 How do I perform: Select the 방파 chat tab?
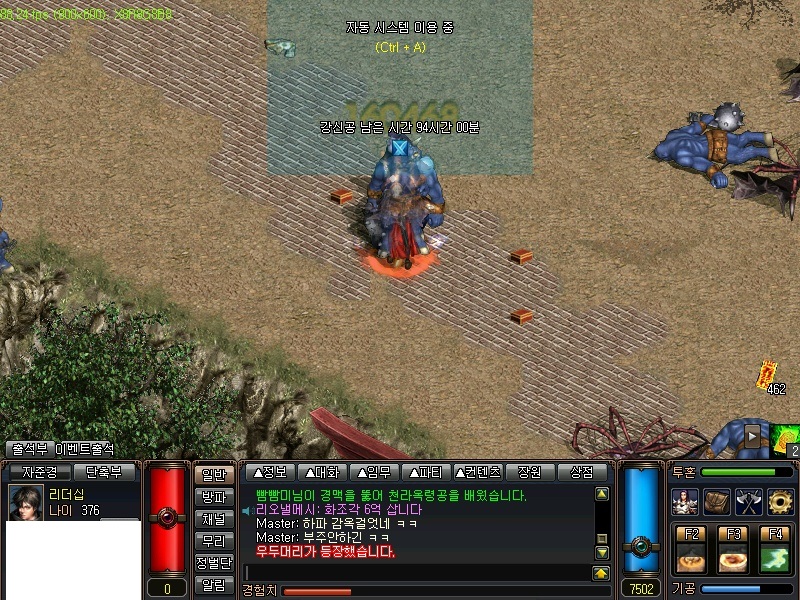[213, 497]
